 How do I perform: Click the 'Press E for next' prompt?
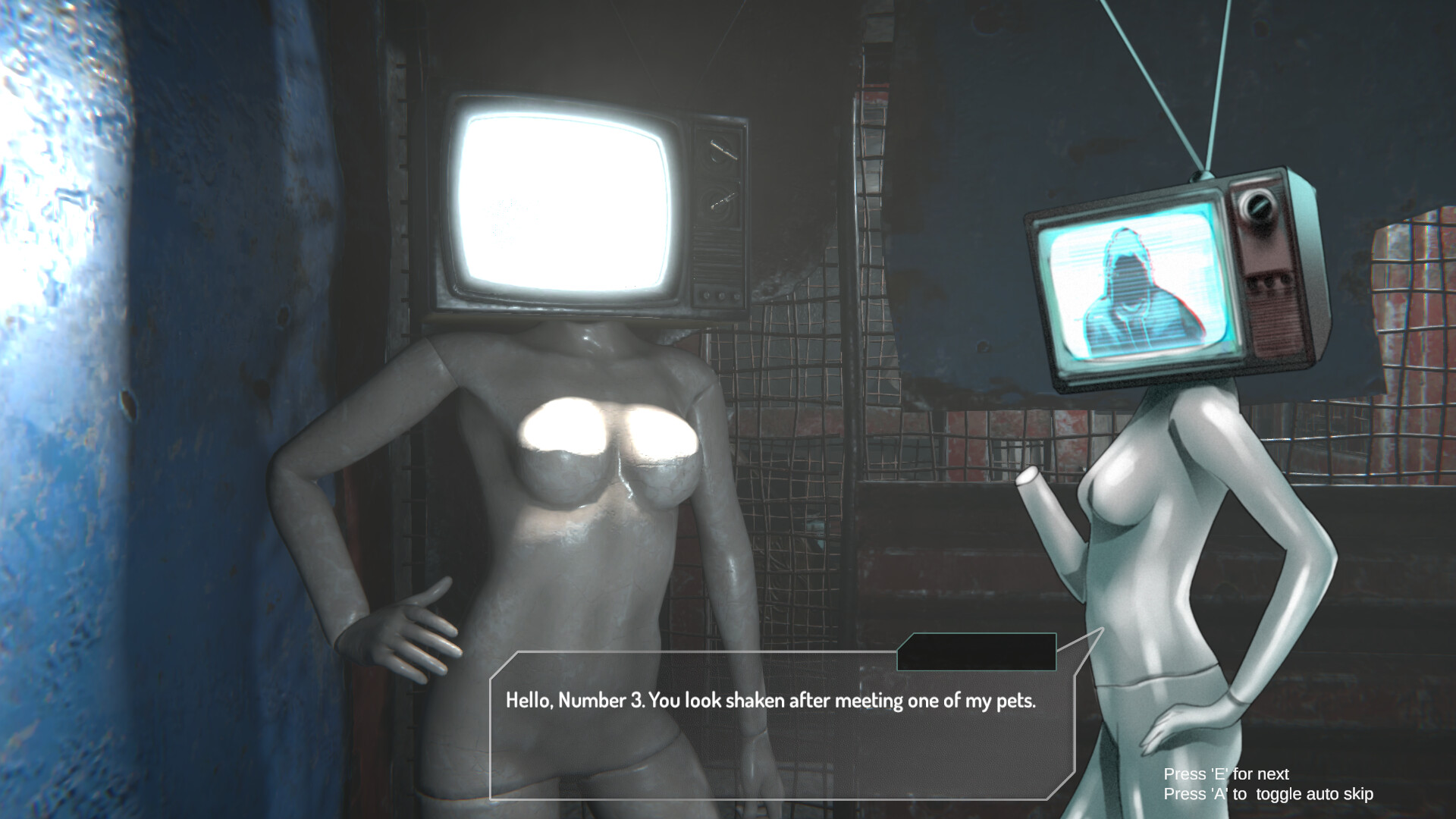(1225, 774)
